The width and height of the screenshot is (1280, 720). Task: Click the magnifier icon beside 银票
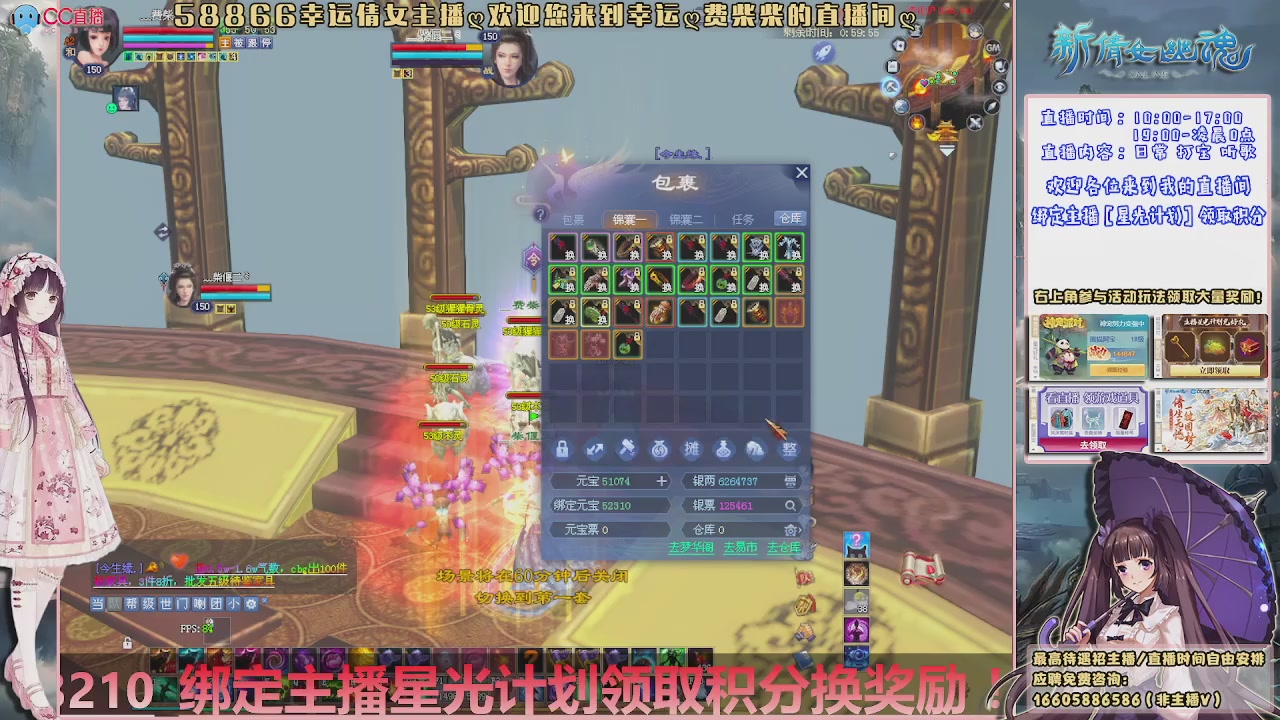pyautogui.click(x=792, y=506)
